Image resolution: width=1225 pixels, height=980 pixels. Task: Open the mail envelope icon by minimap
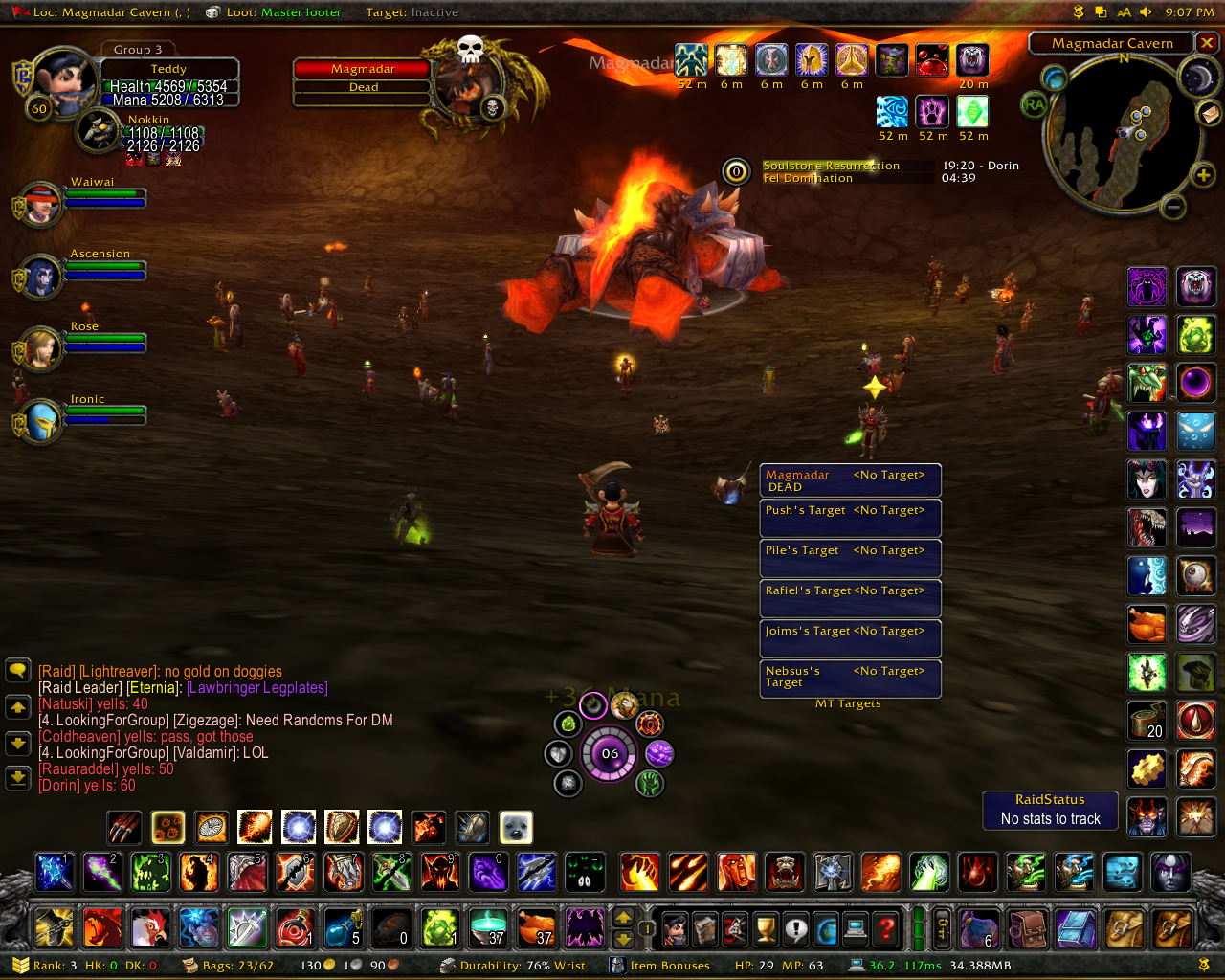[x=1210, y=113]
